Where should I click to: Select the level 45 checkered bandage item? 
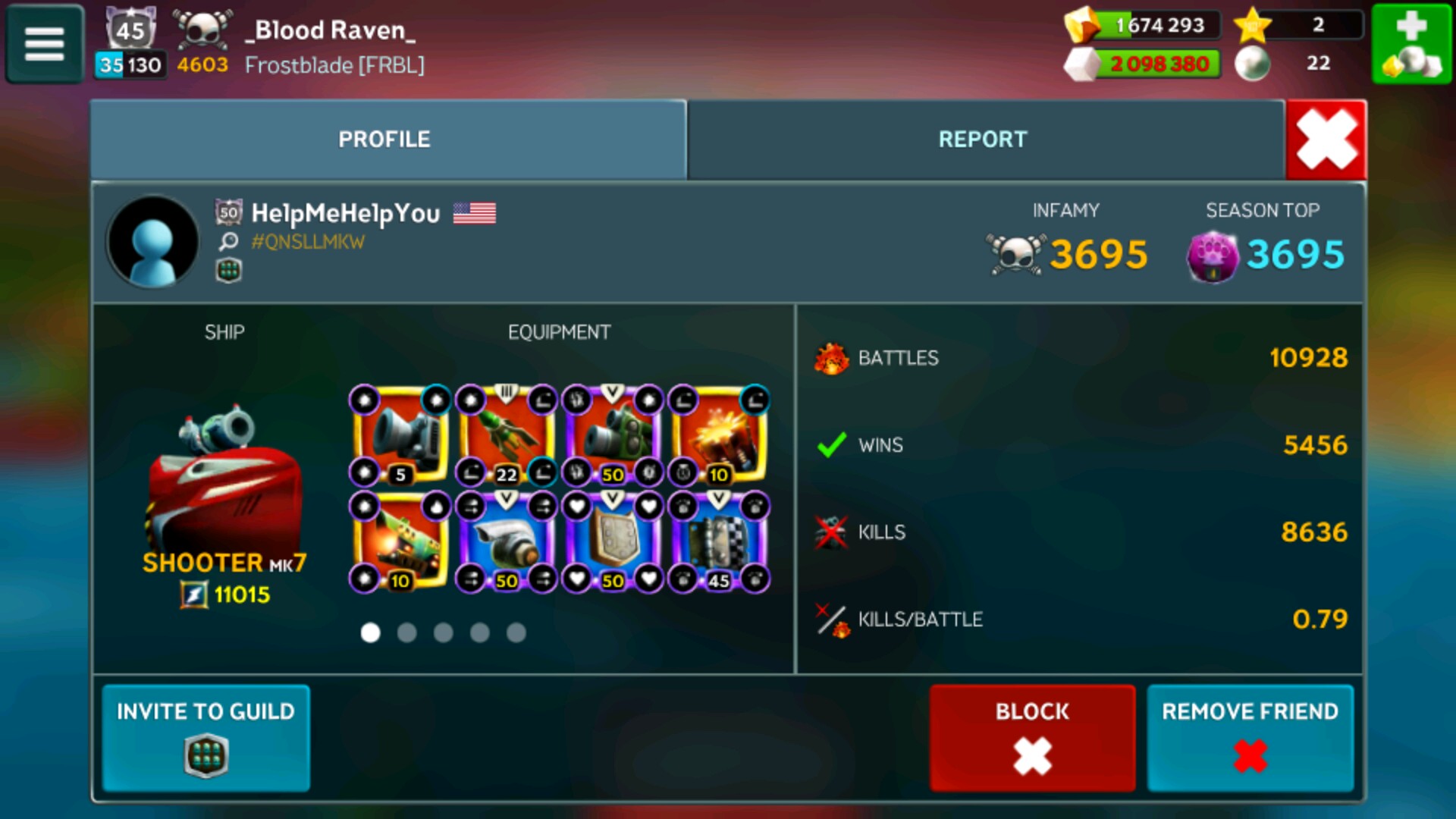click(x=719, y=541)
